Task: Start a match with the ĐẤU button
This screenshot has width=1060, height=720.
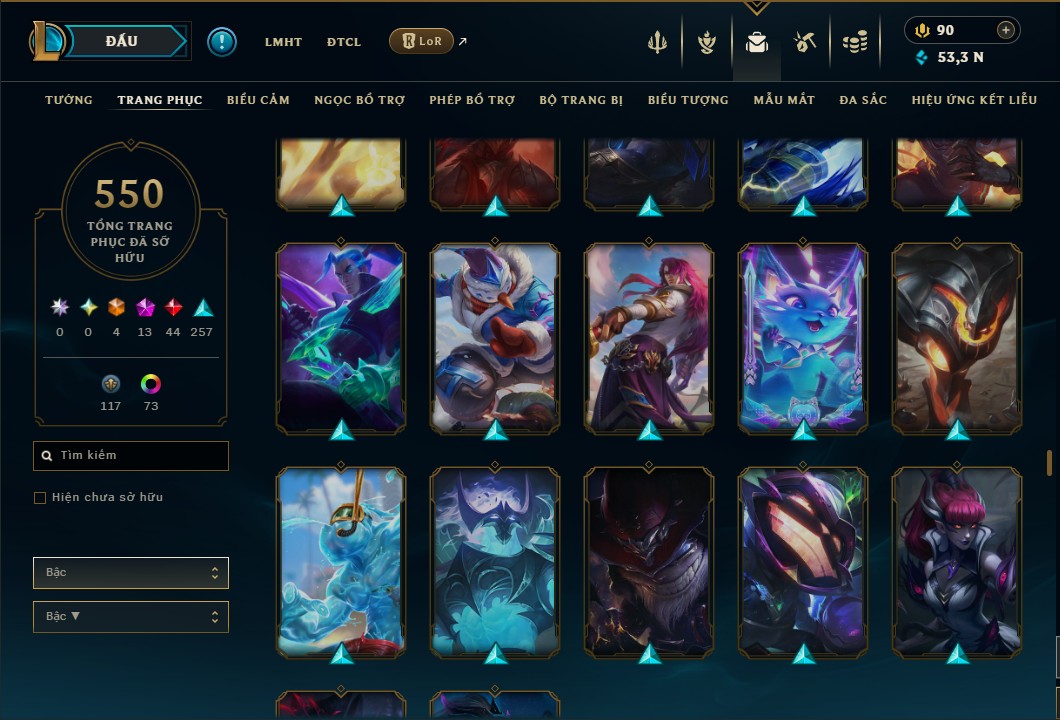Action: [122, 41]
